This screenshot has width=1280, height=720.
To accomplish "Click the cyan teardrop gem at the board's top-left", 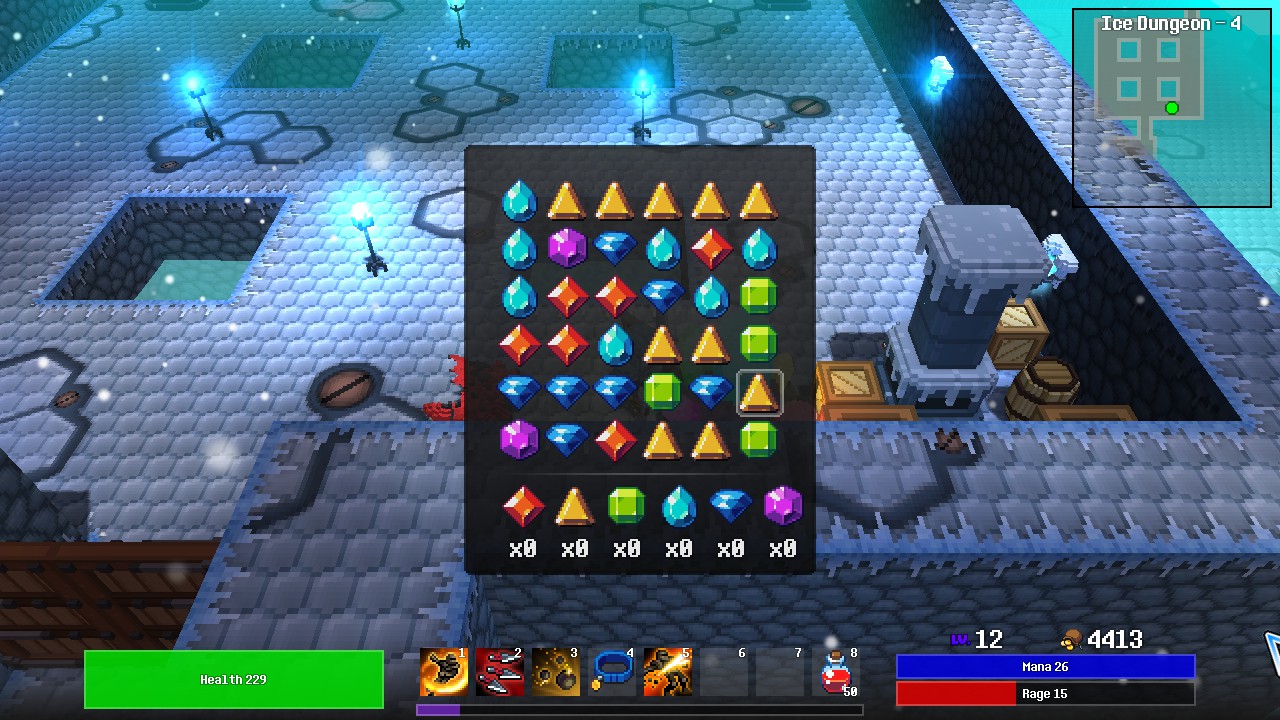I will (x=518, y=200).
